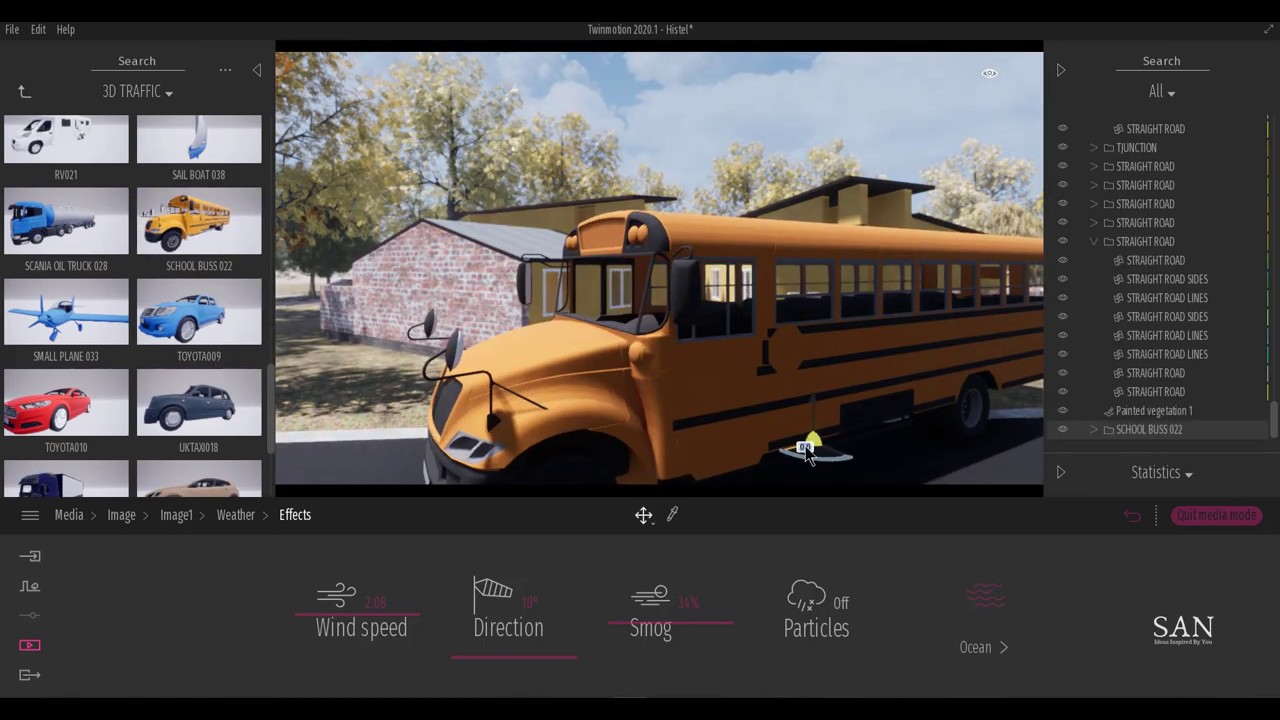Image resolution: width=1280 pixels, height=720 pixels.
Task: Select the eyedropper picker tool
Action: (x=671, y=514)
